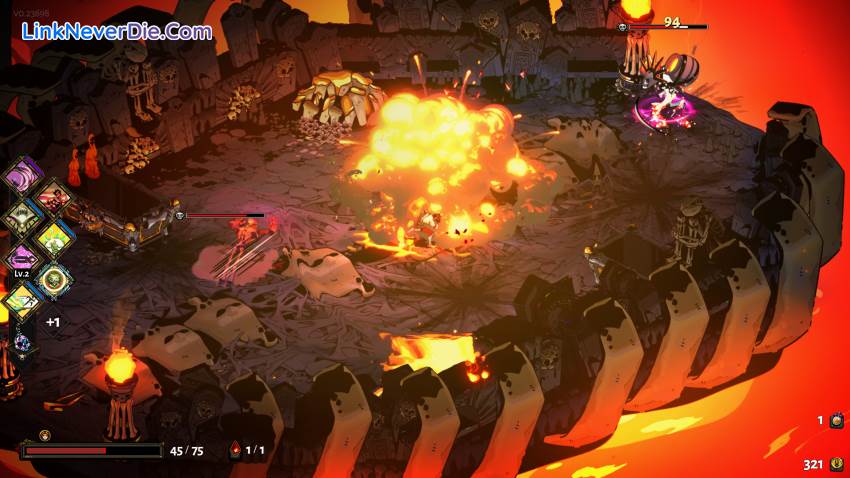Click the Charon's obol coin icon
850x478 pixels.
[836, 464]
